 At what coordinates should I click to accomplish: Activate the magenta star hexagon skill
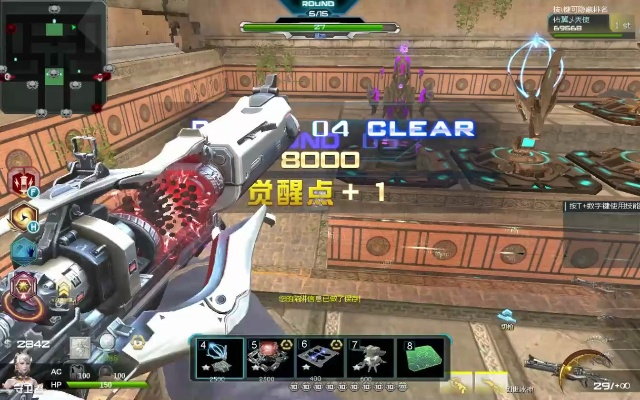click(x=21, y=284)
